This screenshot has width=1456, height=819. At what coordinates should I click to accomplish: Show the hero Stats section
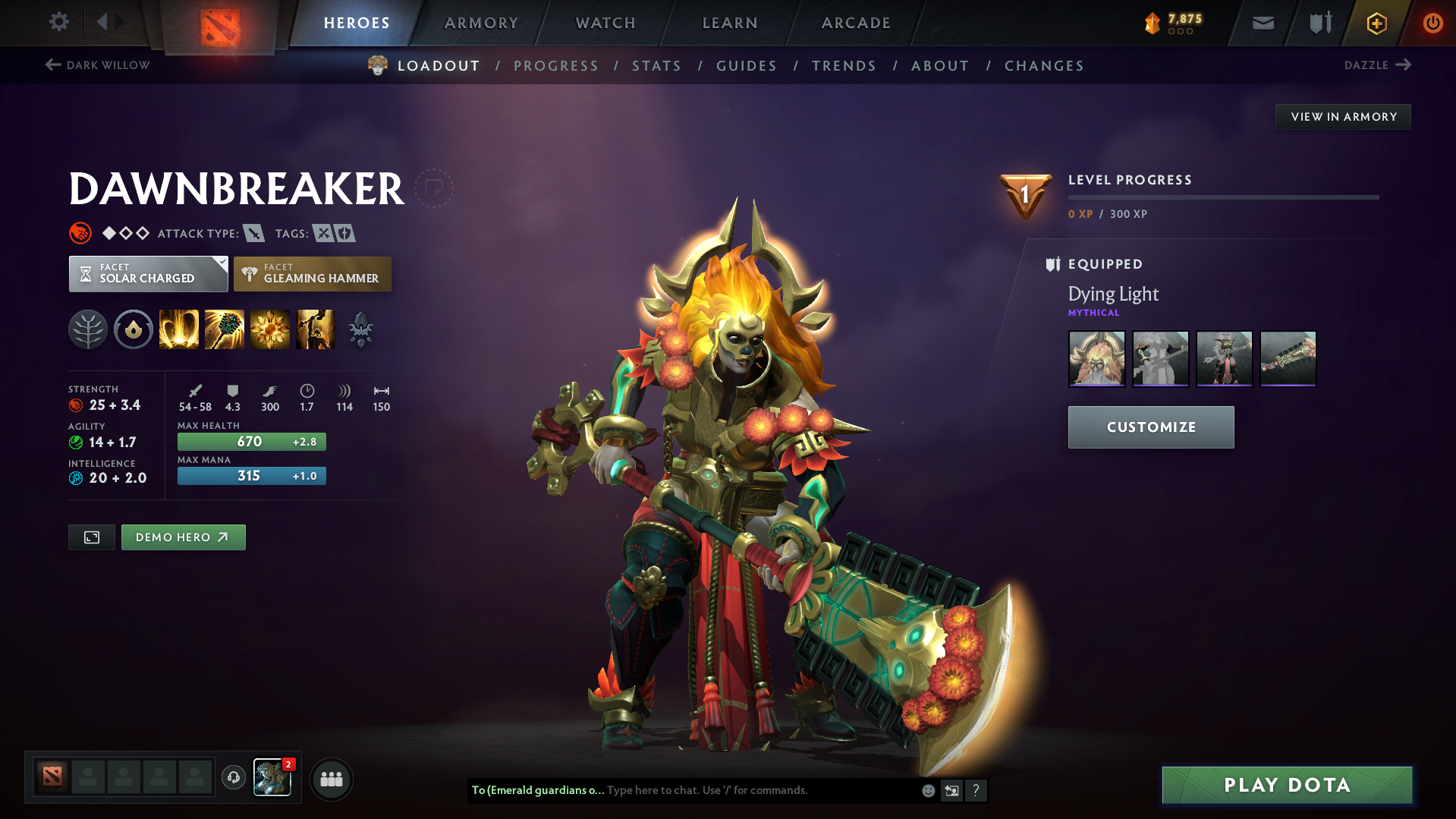656,66
